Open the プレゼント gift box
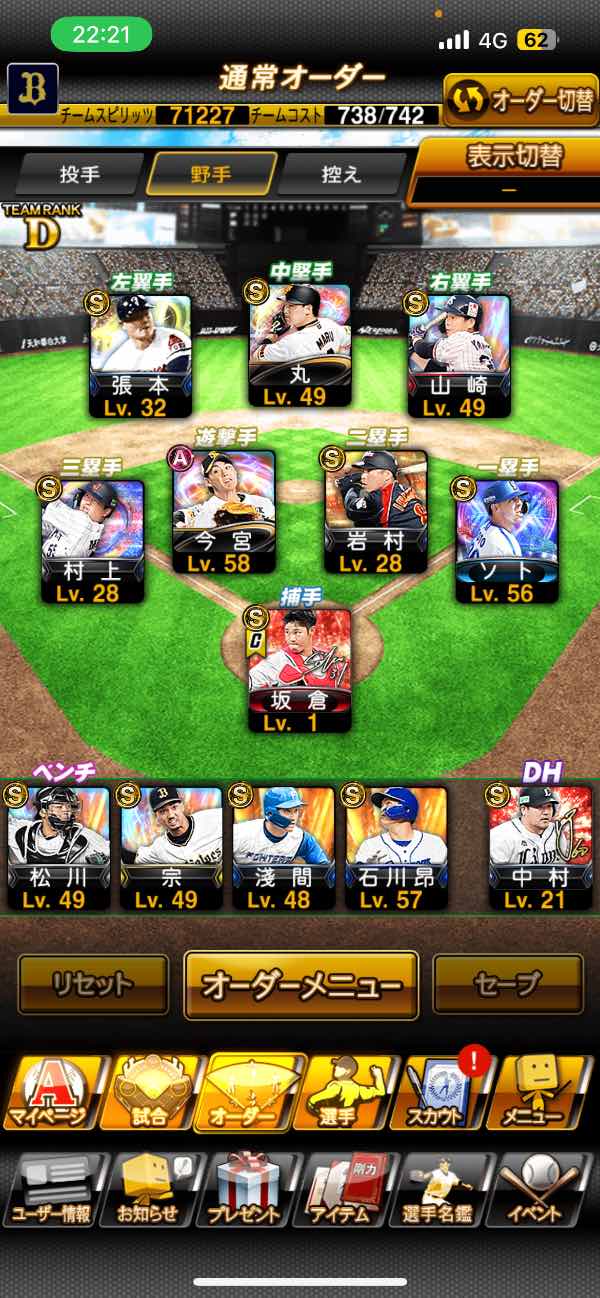Image resolution: width=600 pixels, height=1298 pixels. 249,1190
